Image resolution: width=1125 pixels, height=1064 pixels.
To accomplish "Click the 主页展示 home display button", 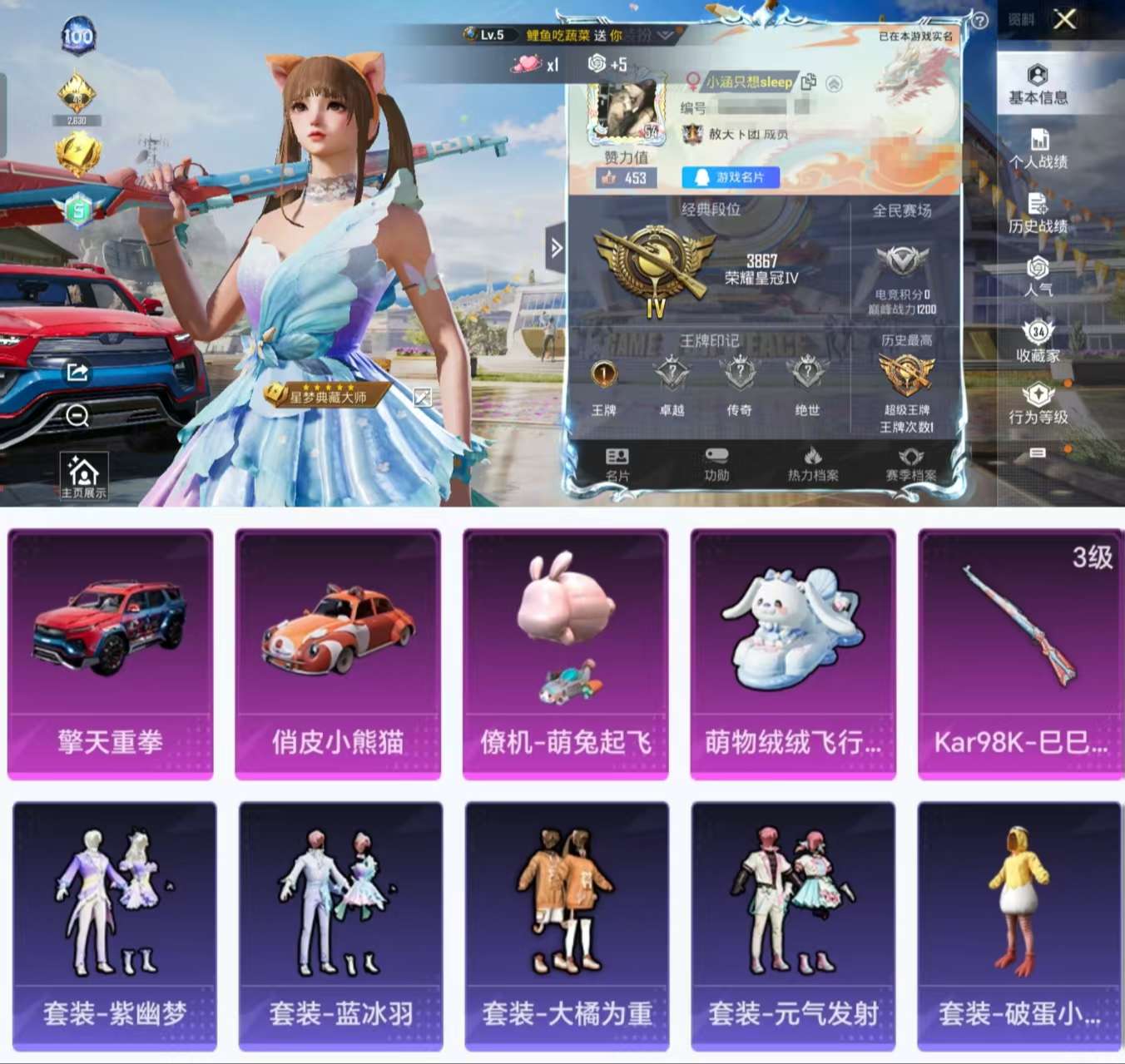I will click(83, 477).
